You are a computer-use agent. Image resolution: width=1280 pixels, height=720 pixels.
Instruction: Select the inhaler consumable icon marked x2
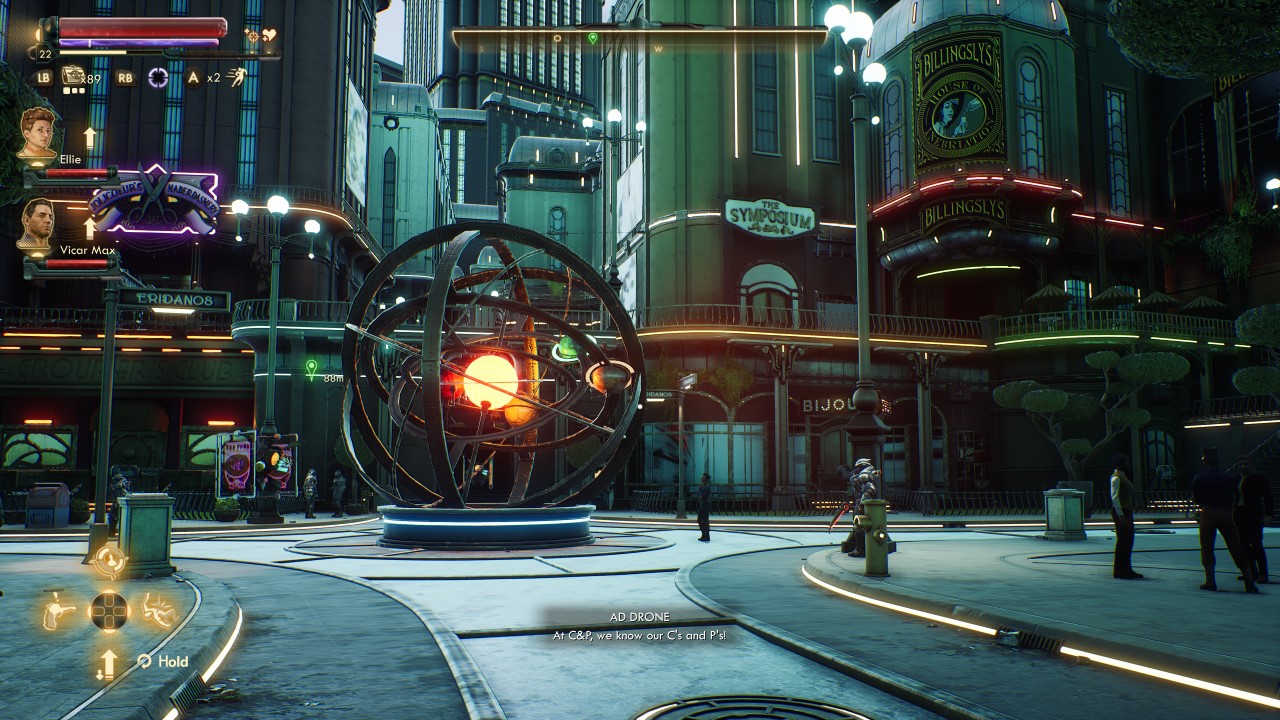coord(197,78)
